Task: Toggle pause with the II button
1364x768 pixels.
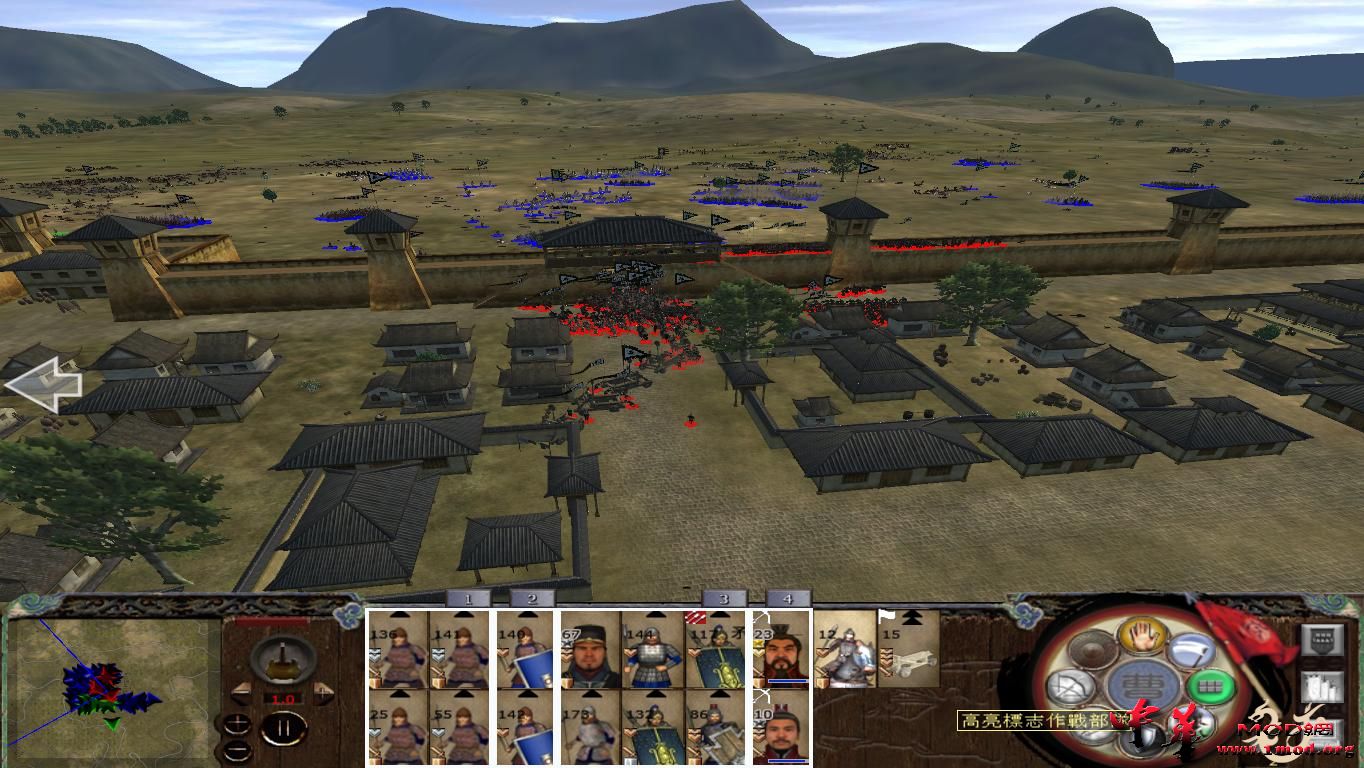Action: pos(285,728)
